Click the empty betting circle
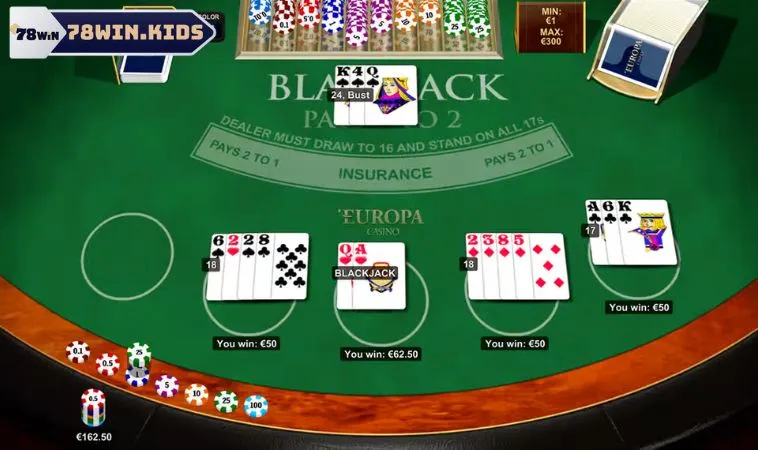The image size is (758, 450). pos(127,253)
